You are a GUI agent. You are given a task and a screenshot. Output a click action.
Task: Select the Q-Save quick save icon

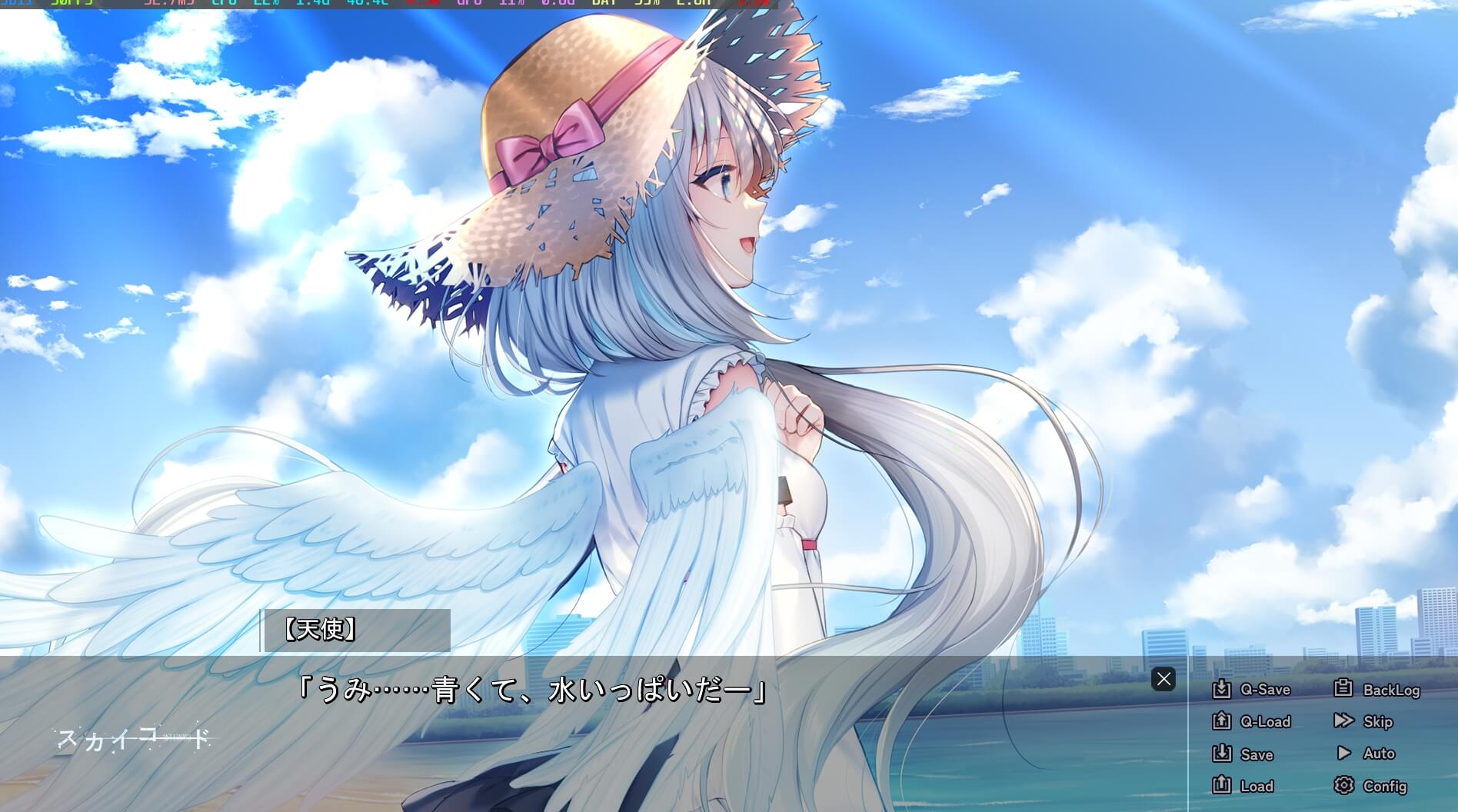point(1223,690)
